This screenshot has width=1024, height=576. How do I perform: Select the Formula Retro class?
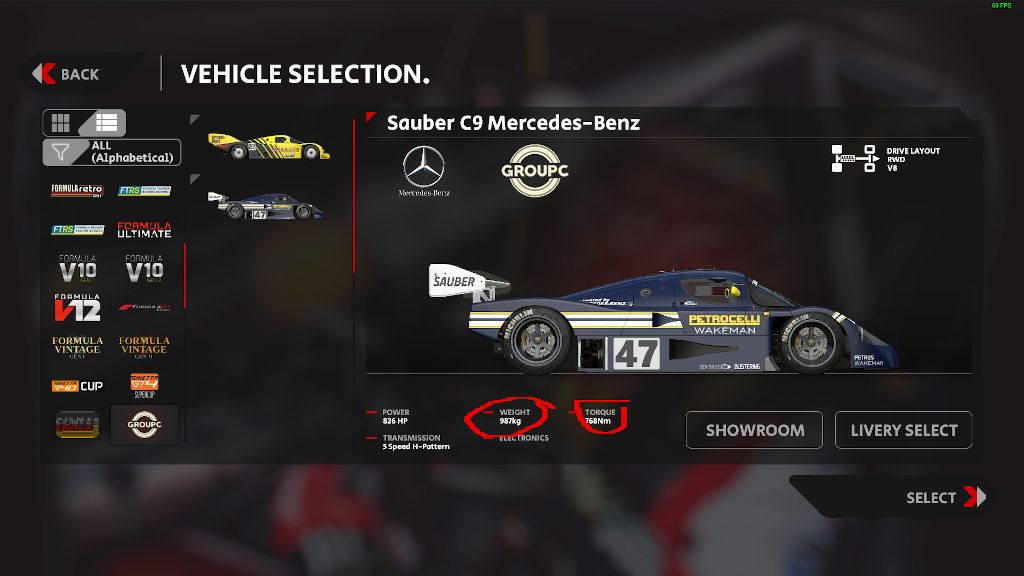77,190
